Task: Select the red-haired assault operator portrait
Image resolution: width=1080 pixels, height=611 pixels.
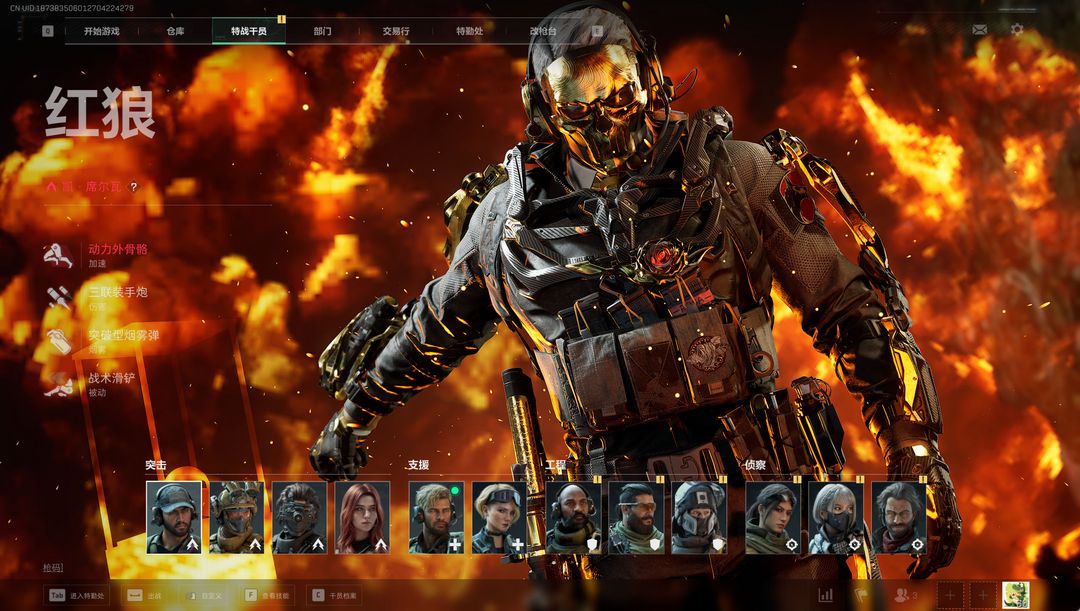Action: click(x=362, y=517)
